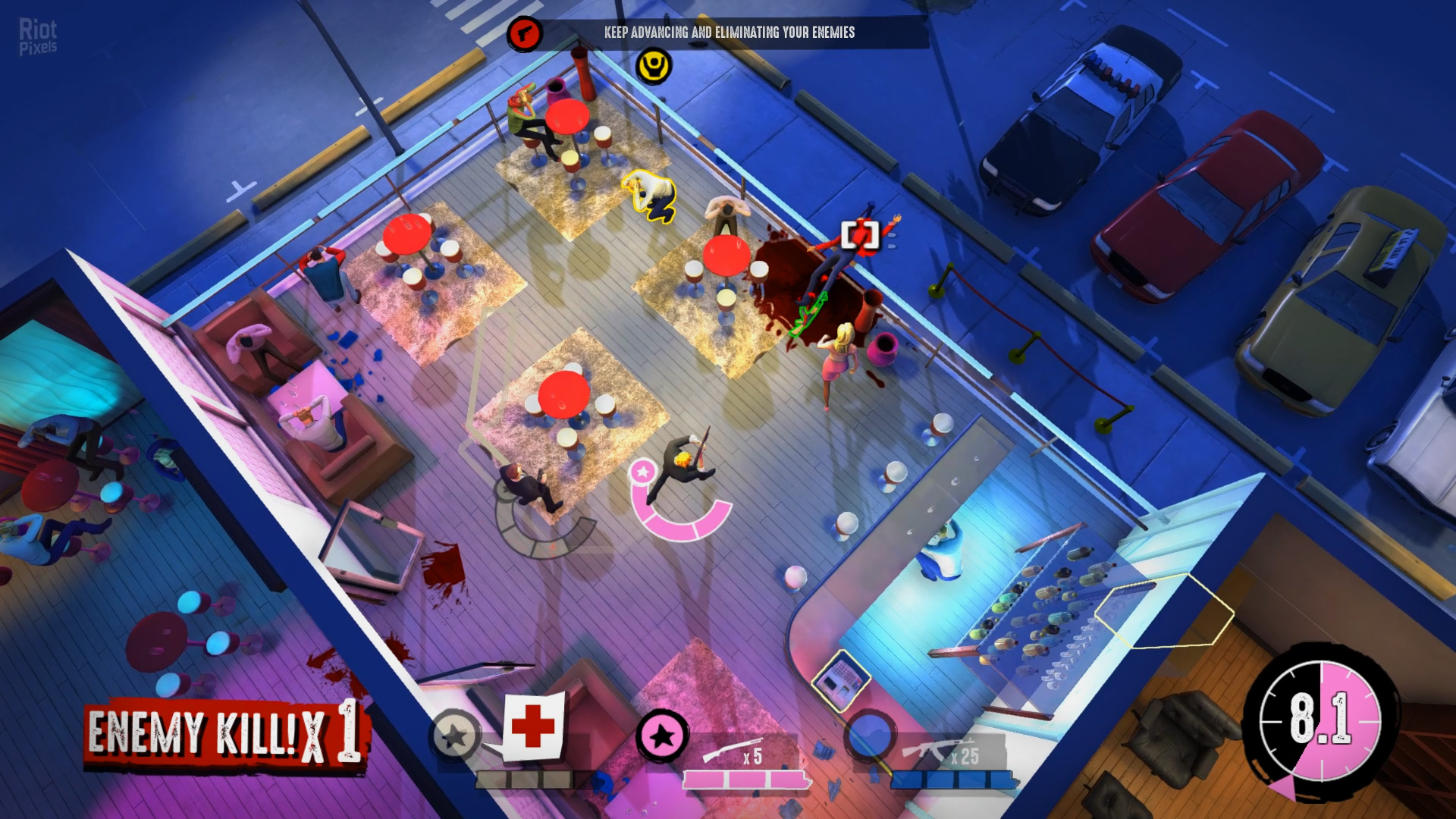
Task: Select the yellow hostage marker icon
Action: click(x=653, y=67)
